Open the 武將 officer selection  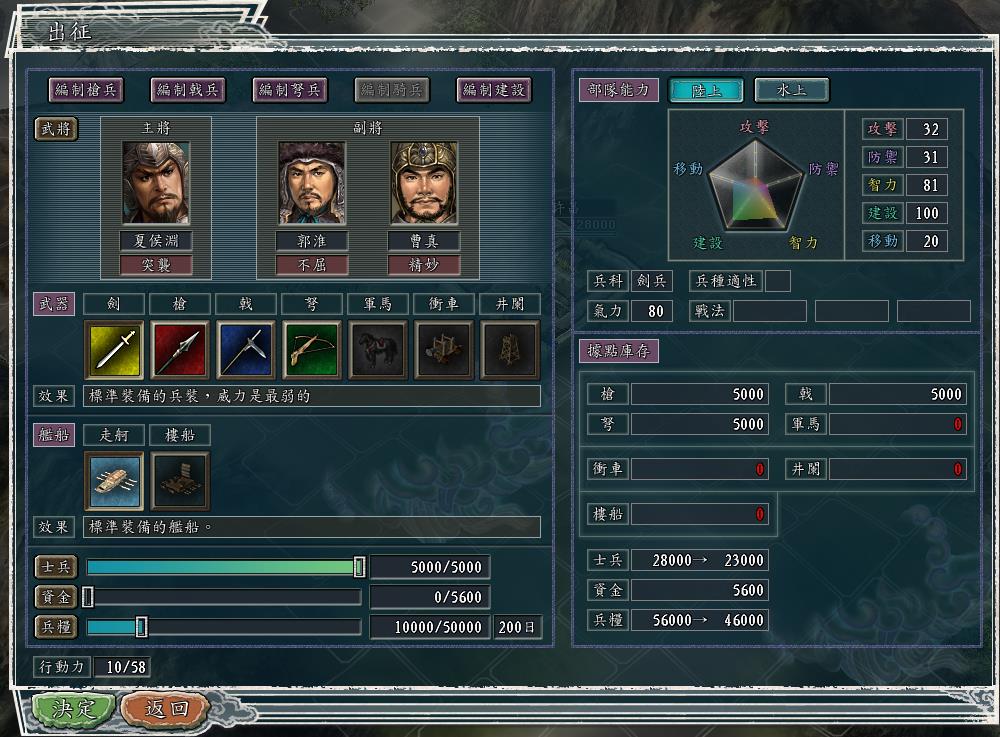[x=56, y=129]
